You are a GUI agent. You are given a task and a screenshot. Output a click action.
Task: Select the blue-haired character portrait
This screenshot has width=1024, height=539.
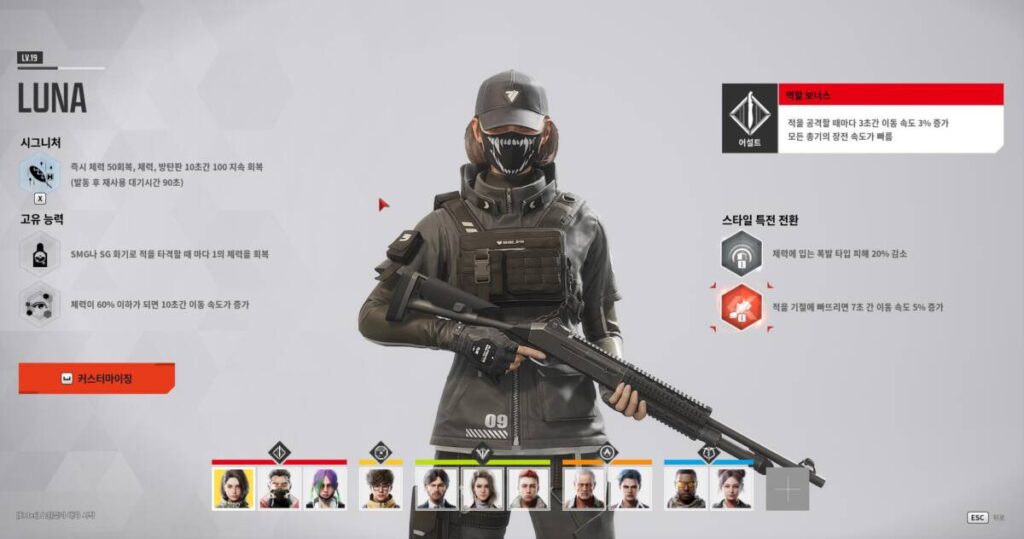click(629, 488)
